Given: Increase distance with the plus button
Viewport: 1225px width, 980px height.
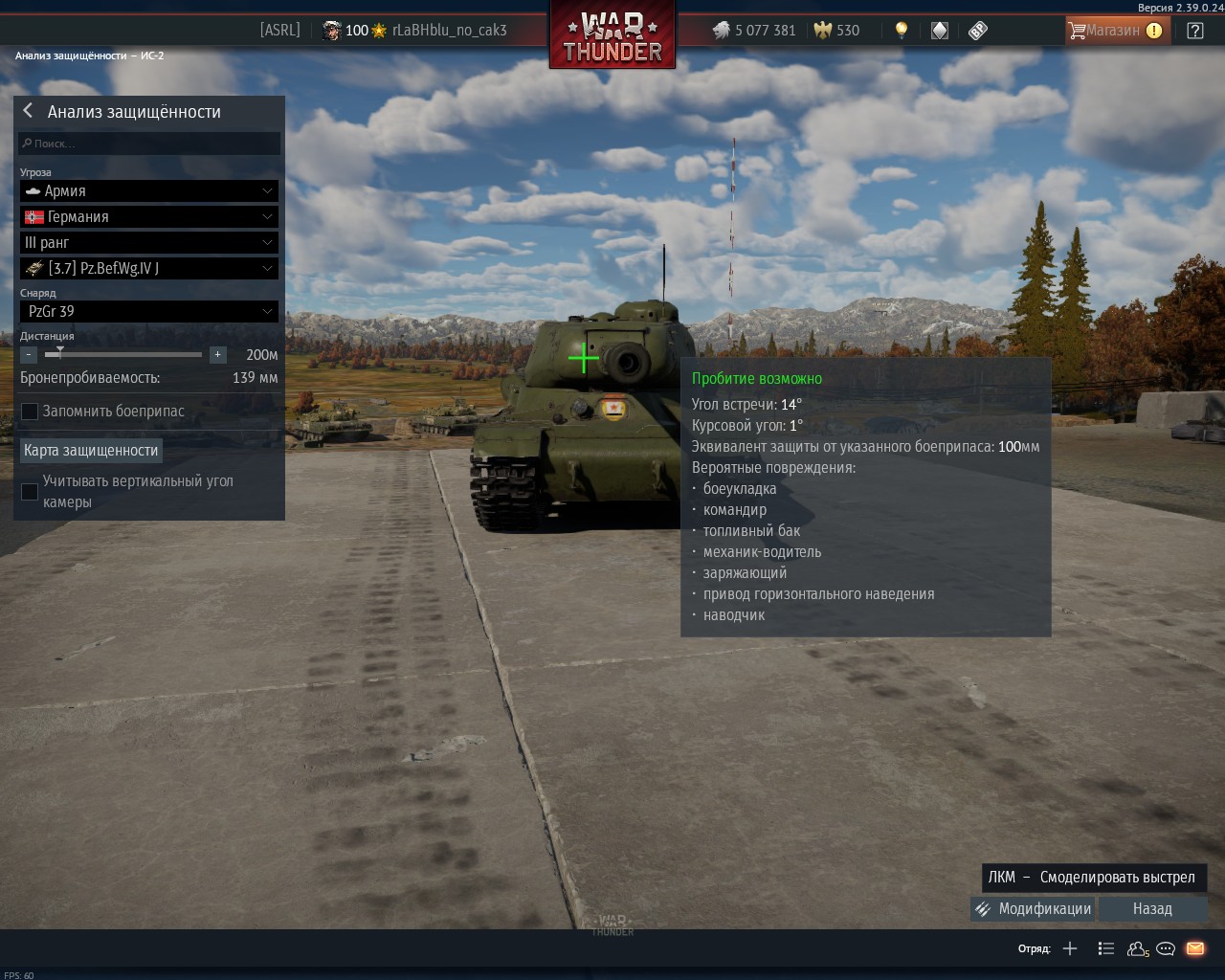Looking at the screenshot, I should [218, 355].
